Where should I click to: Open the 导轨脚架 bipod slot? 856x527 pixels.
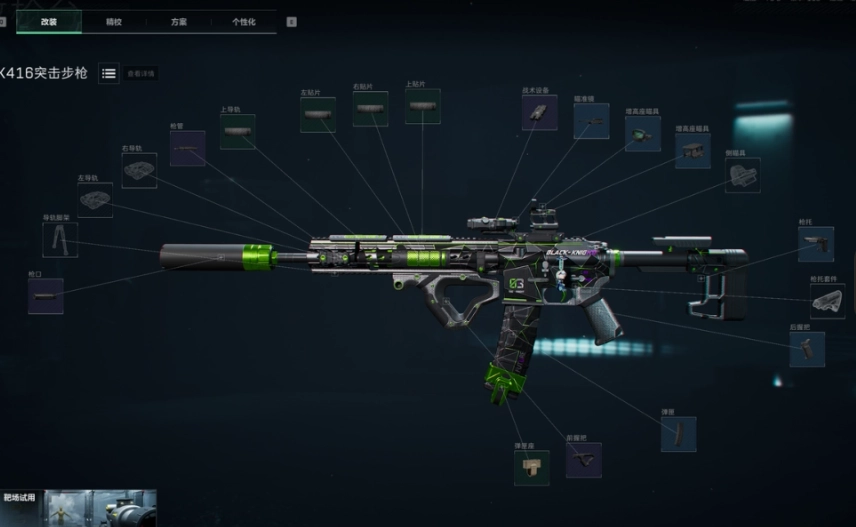tap(60, 240)
